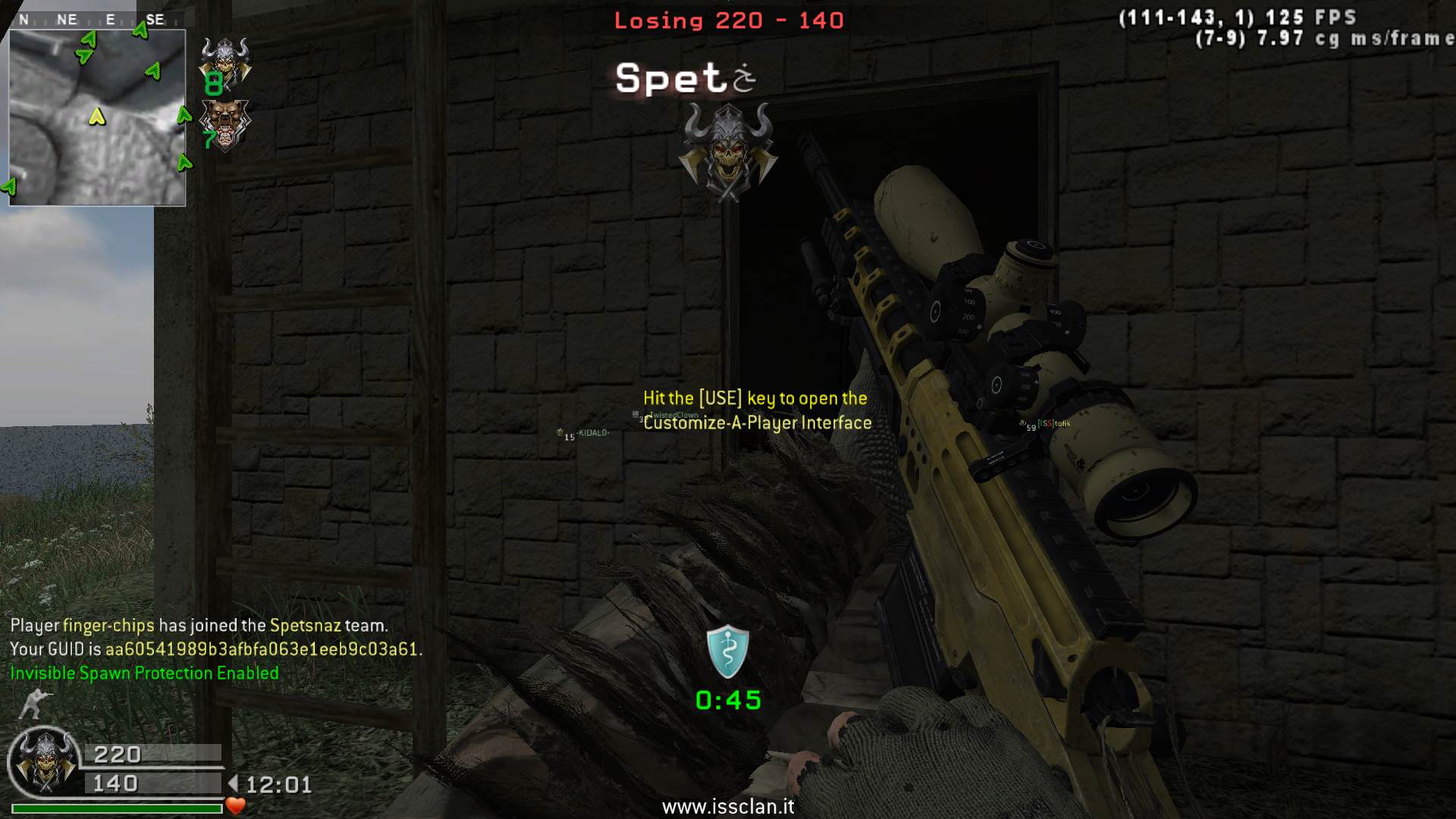Screen dimensions: 1456x819
Task: Open the www.issclan.it link
Action: [x=728, y=807]
